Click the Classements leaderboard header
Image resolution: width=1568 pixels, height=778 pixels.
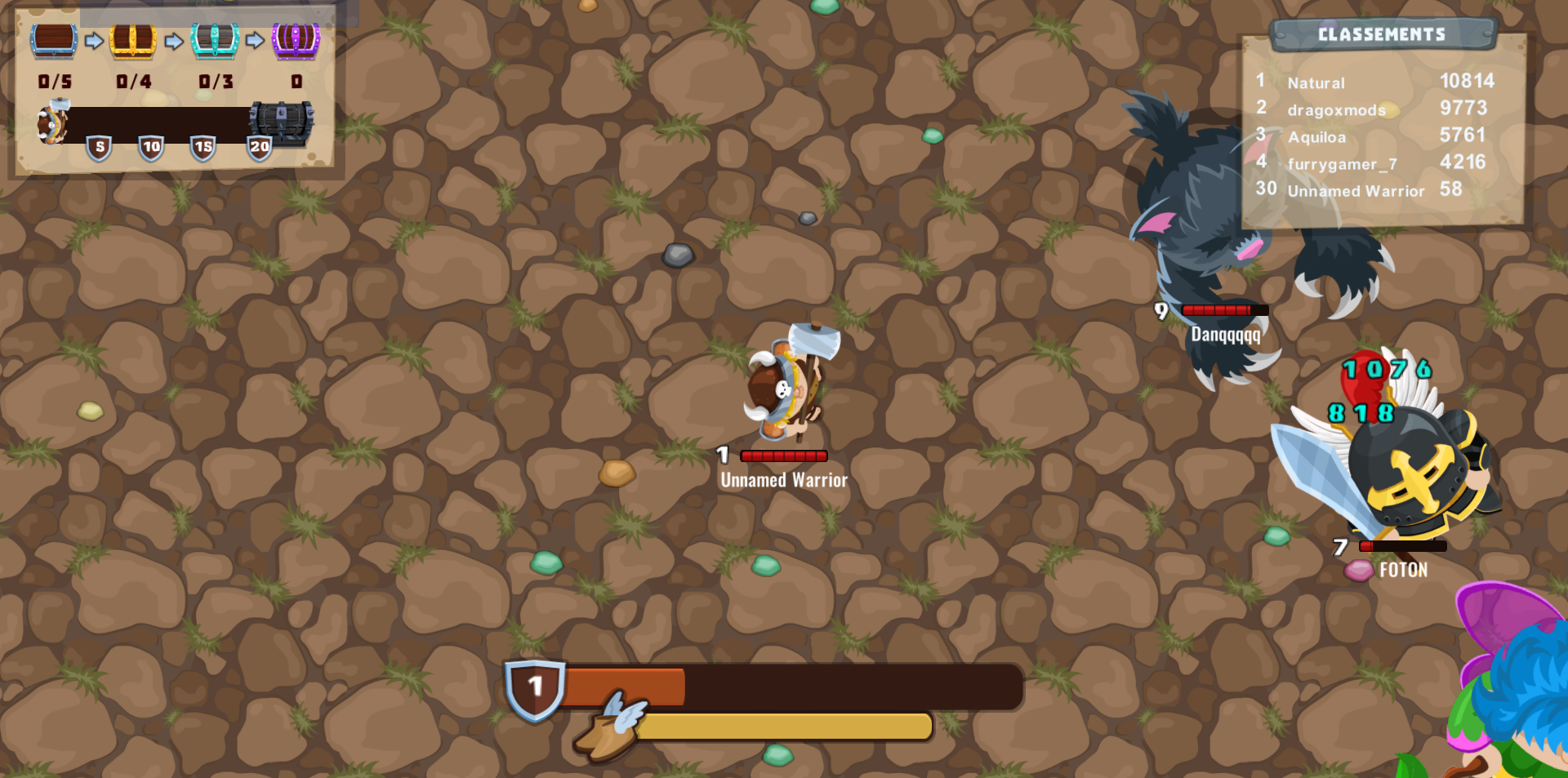click(1382, 34)
